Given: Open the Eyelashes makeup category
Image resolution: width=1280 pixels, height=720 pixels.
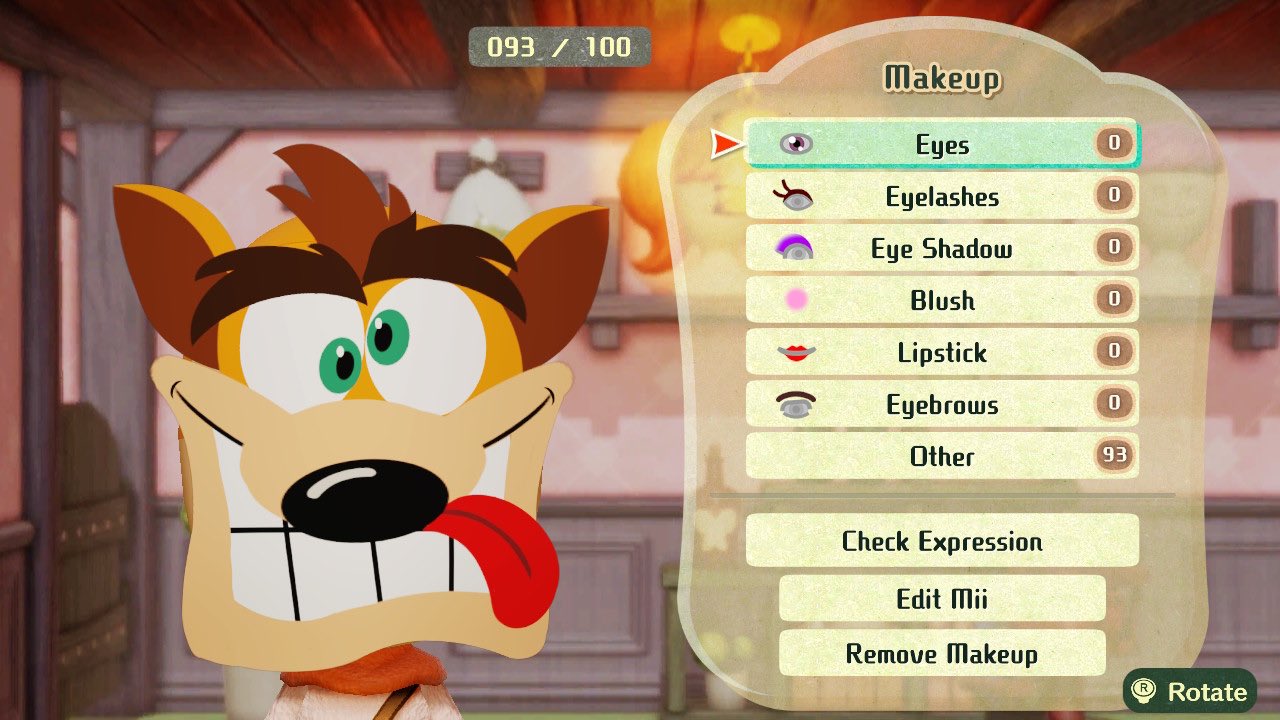Looking at the screenshot, I should (940, 196).
